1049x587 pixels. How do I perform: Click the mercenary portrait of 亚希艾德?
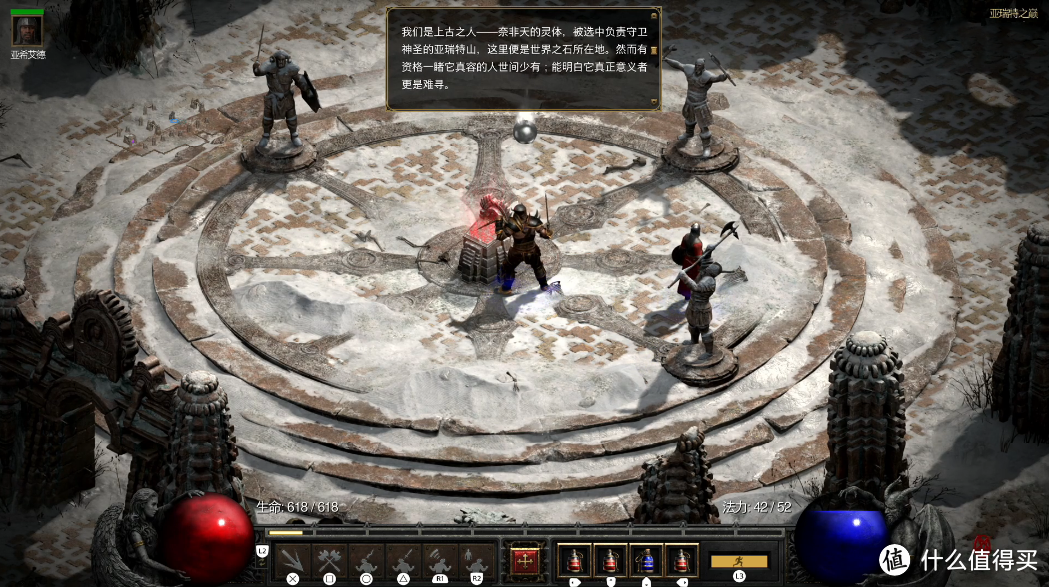[26, 30]
